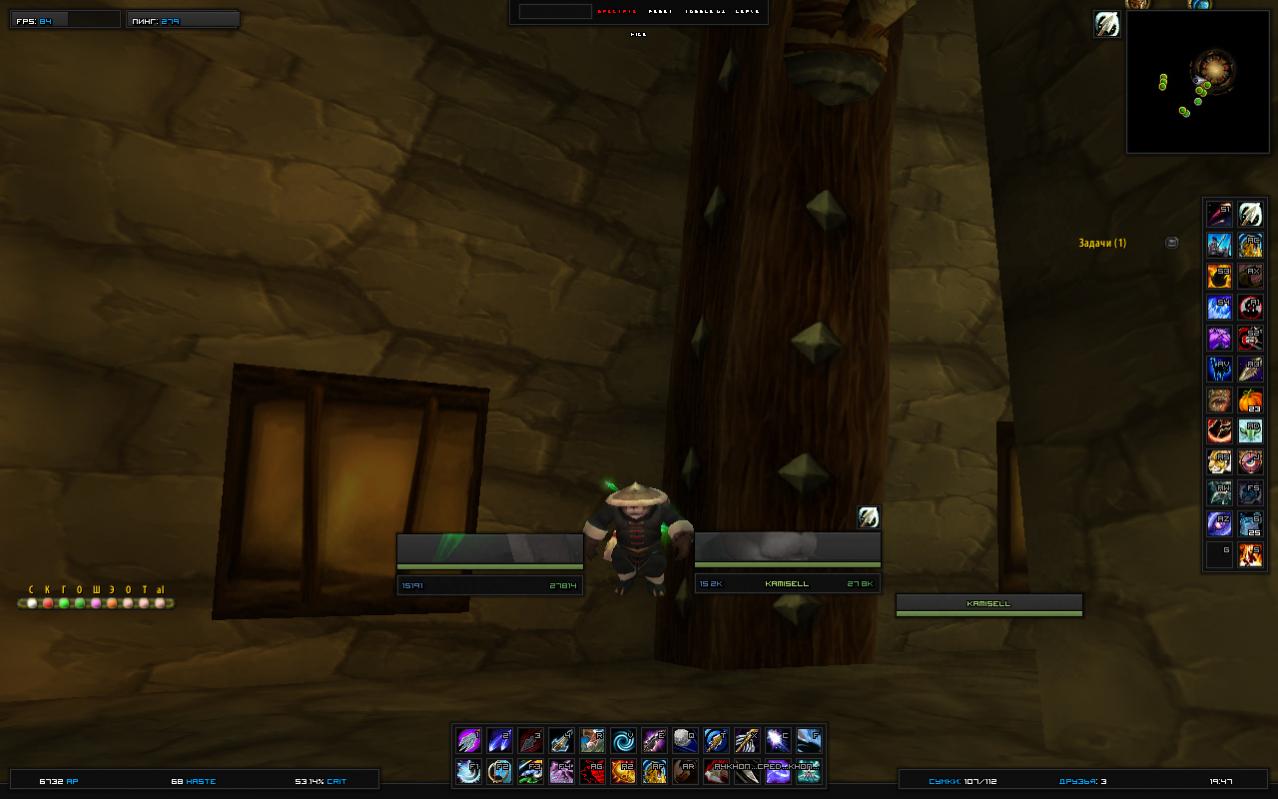Click the feather buff icon above target frame
This screenshot has height=799, width=1278.
pyautogui.click(x=868, y=517)
